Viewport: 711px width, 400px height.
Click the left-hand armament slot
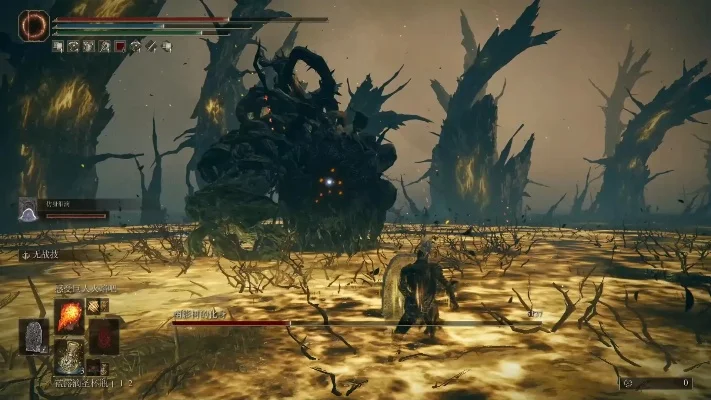click(x=34, y=336)
